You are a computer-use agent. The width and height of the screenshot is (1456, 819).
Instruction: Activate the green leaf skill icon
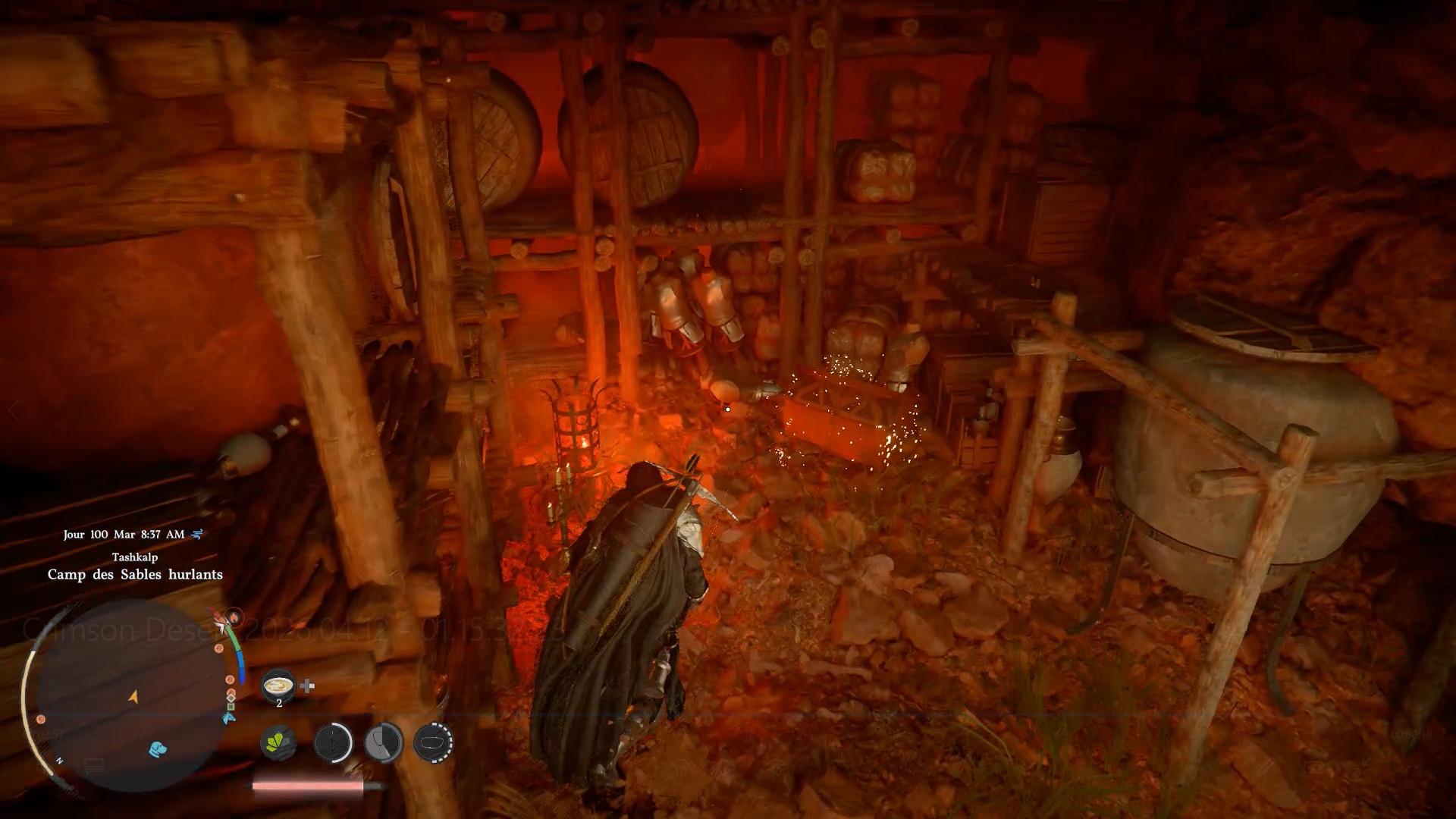coord(278,742)
